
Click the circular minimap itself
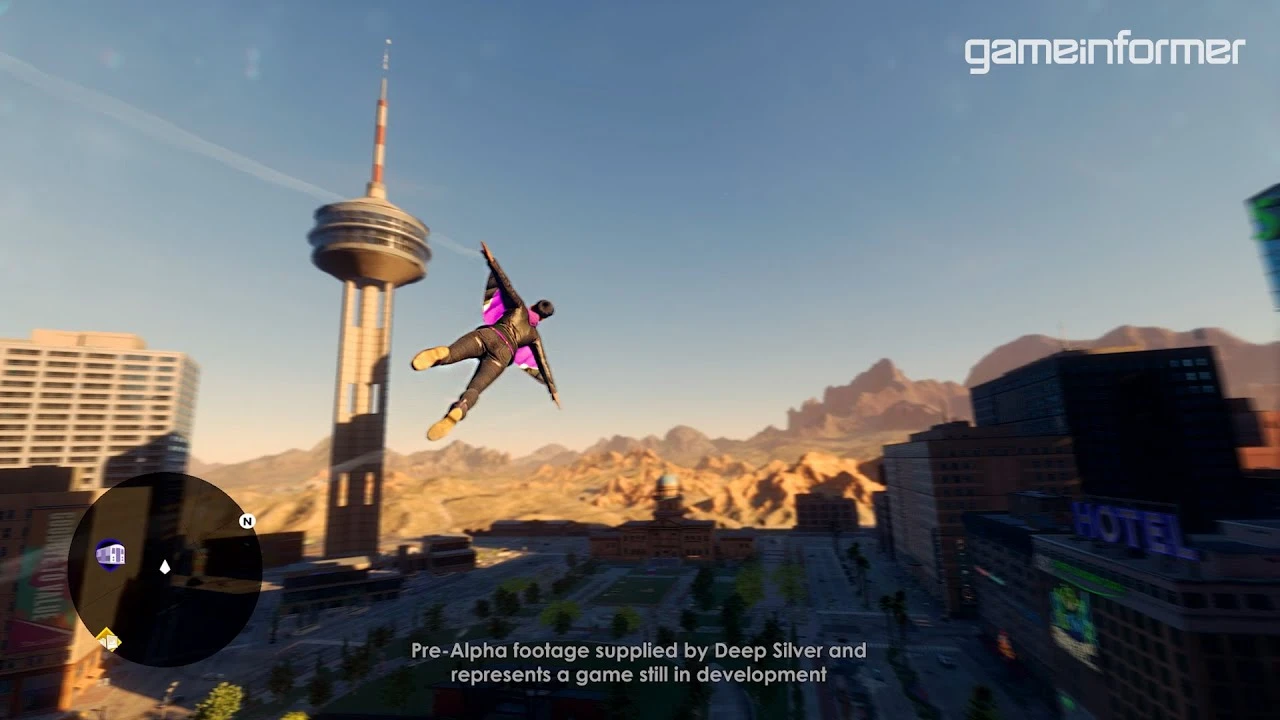pyautogui.click(x=165, y=570)
